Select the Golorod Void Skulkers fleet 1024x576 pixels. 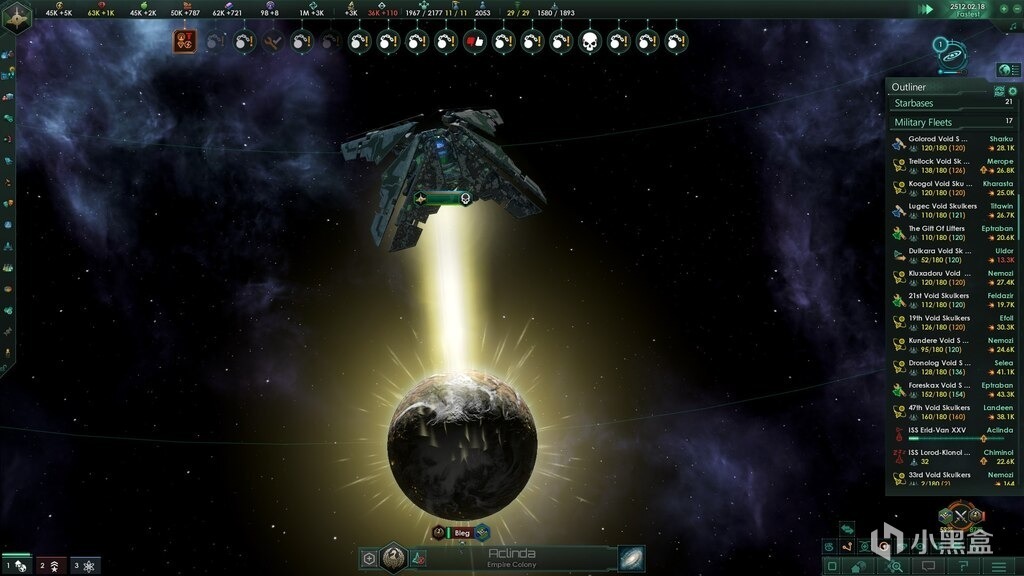pyautogui.click(x=940, y=139)
